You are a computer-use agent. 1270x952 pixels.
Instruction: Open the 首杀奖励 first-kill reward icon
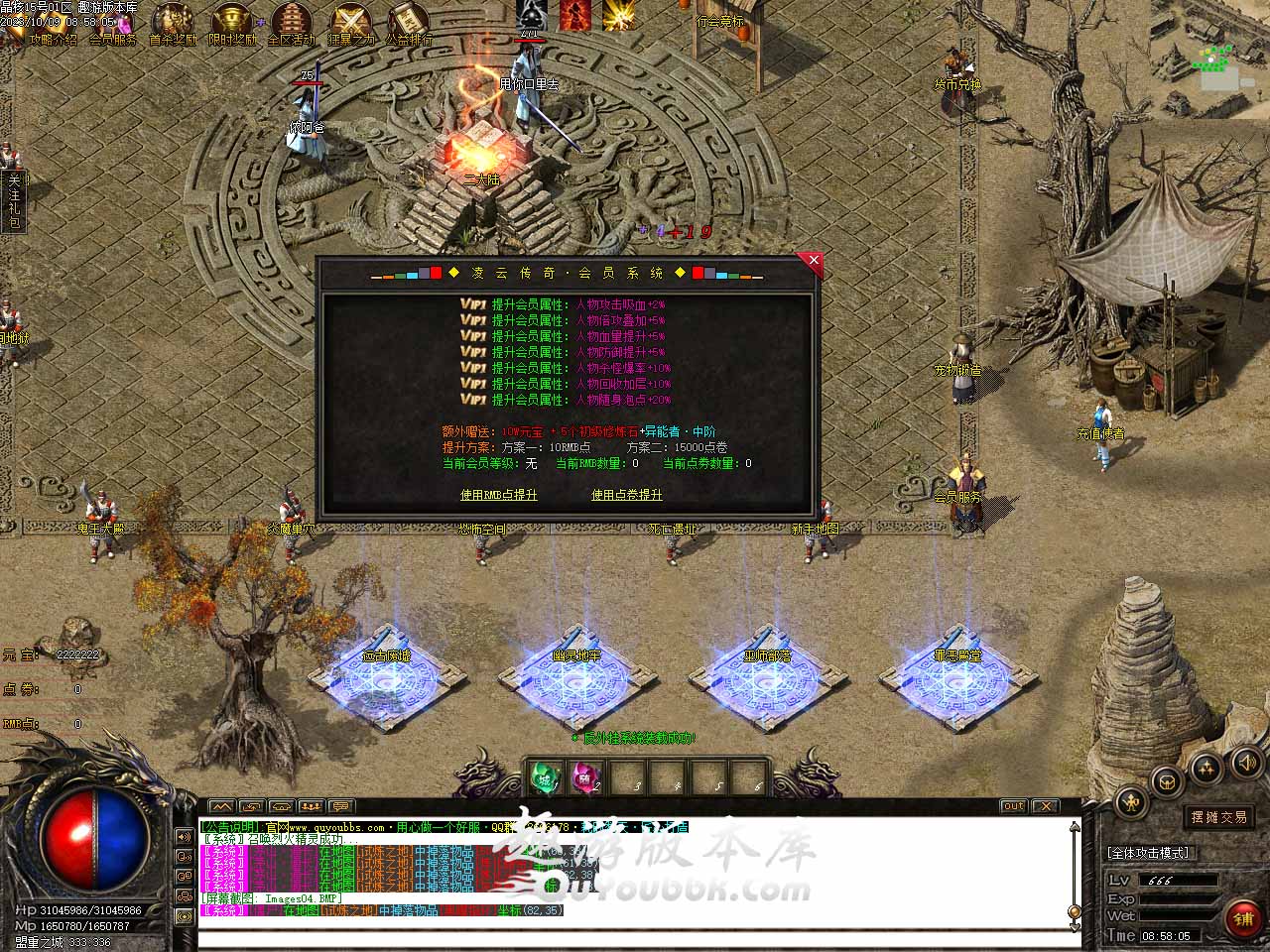[x=173, y=24]
